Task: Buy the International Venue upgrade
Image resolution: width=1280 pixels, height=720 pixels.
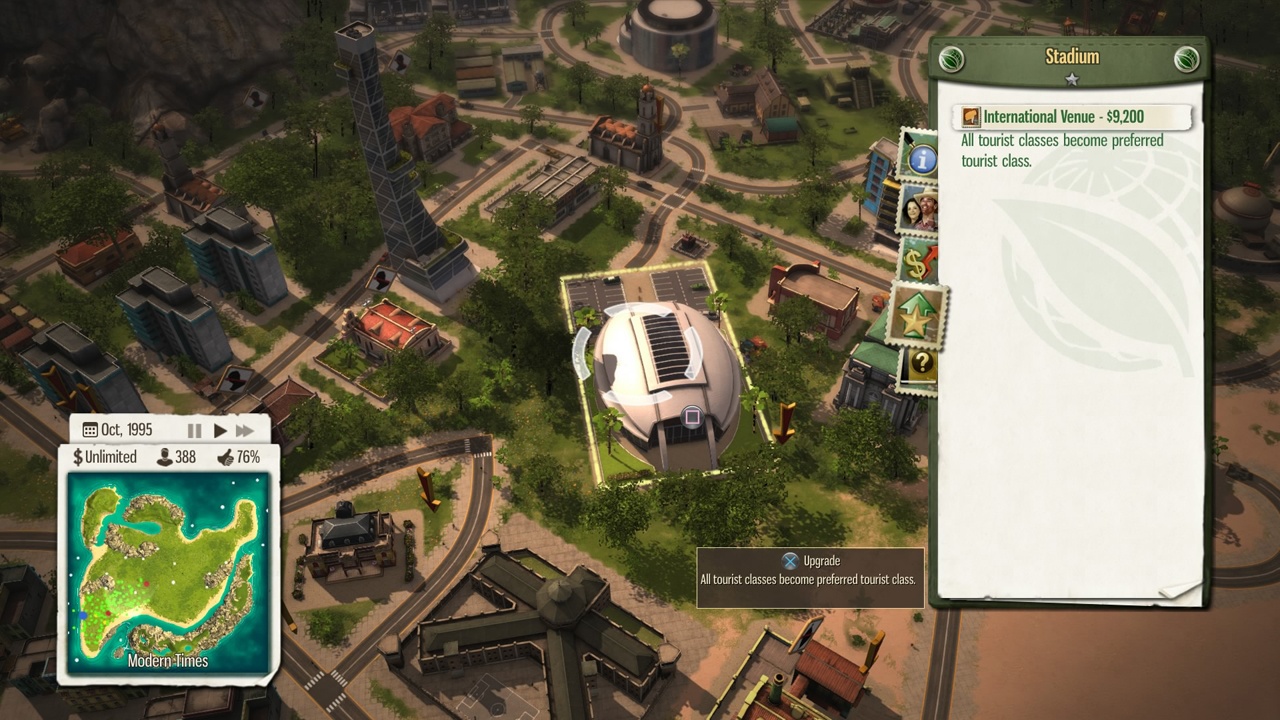Action: pyautogui.click(x=1070, y=117)
